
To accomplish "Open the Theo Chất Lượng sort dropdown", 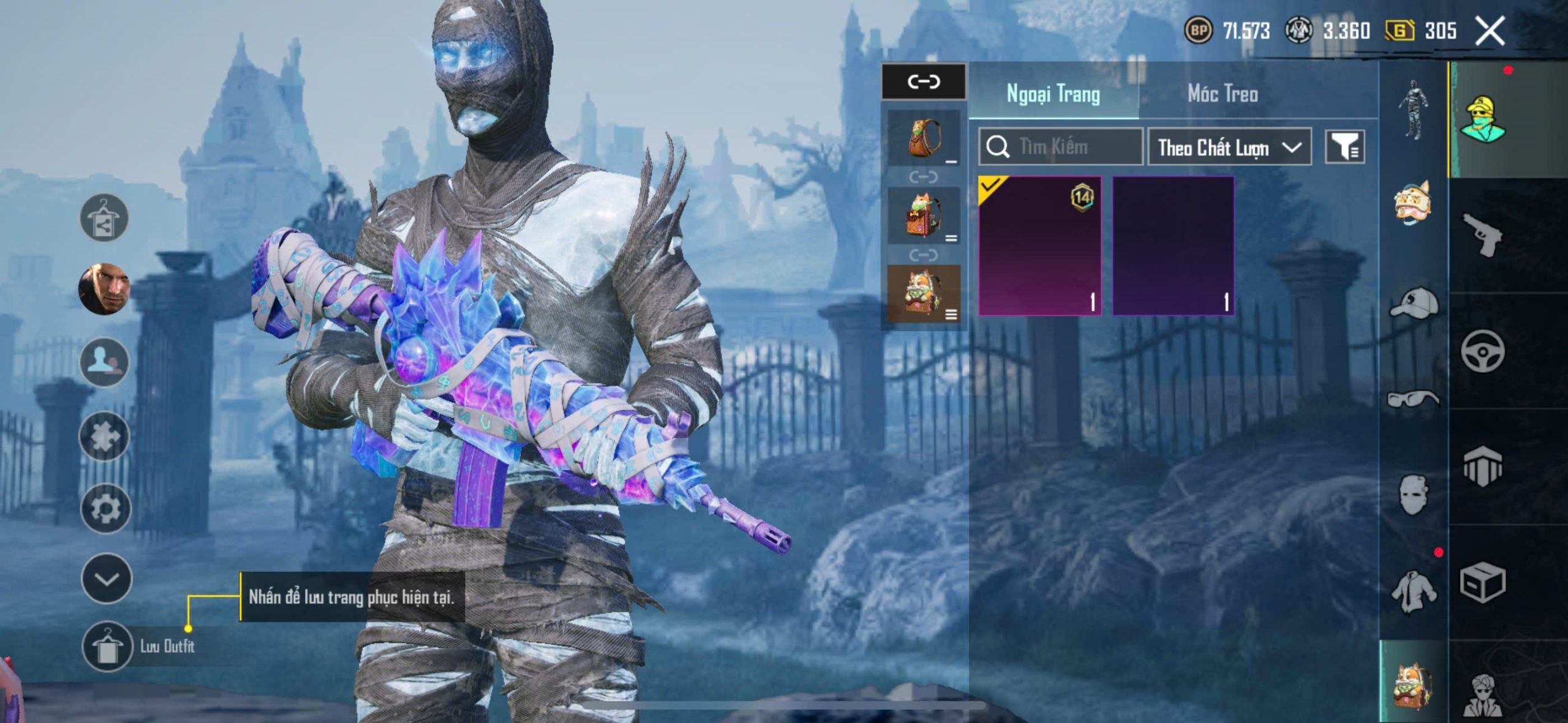I will [x=1229, y=148].
